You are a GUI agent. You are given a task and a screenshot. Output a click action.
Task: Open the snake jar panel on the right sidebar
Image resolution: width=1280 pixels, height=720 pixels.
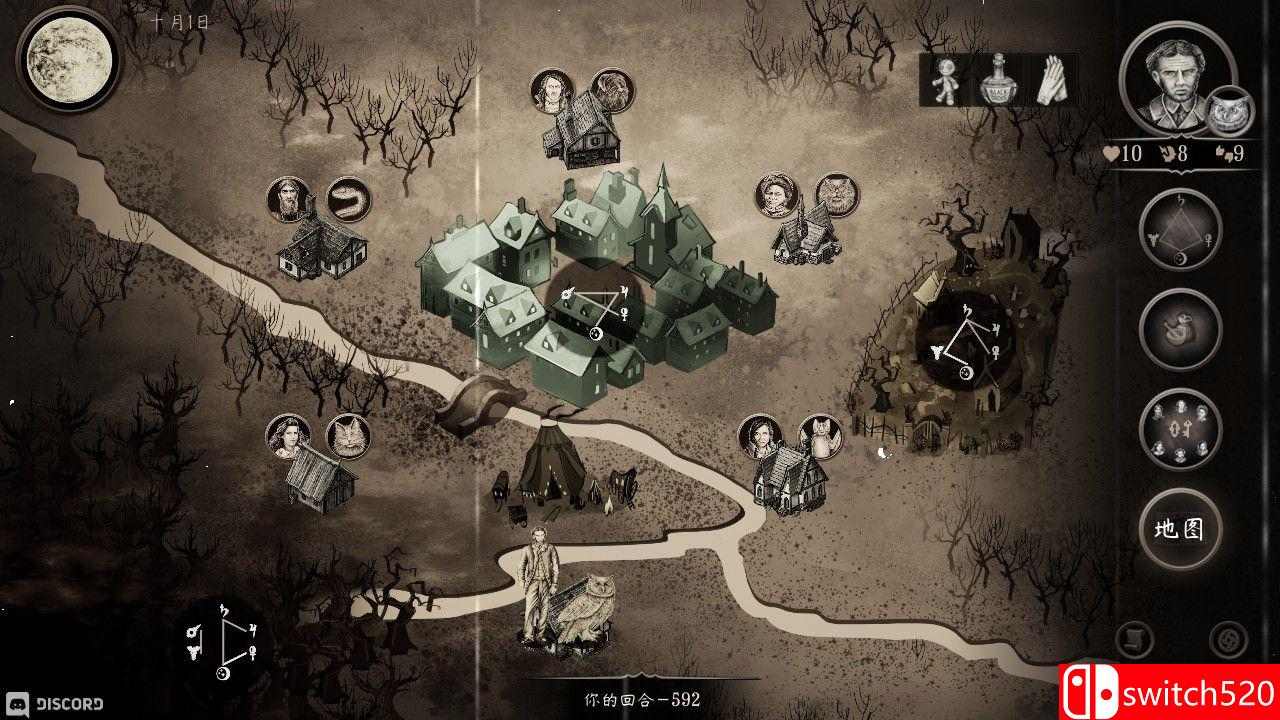pyautogui.click(x=1180, y=328)
